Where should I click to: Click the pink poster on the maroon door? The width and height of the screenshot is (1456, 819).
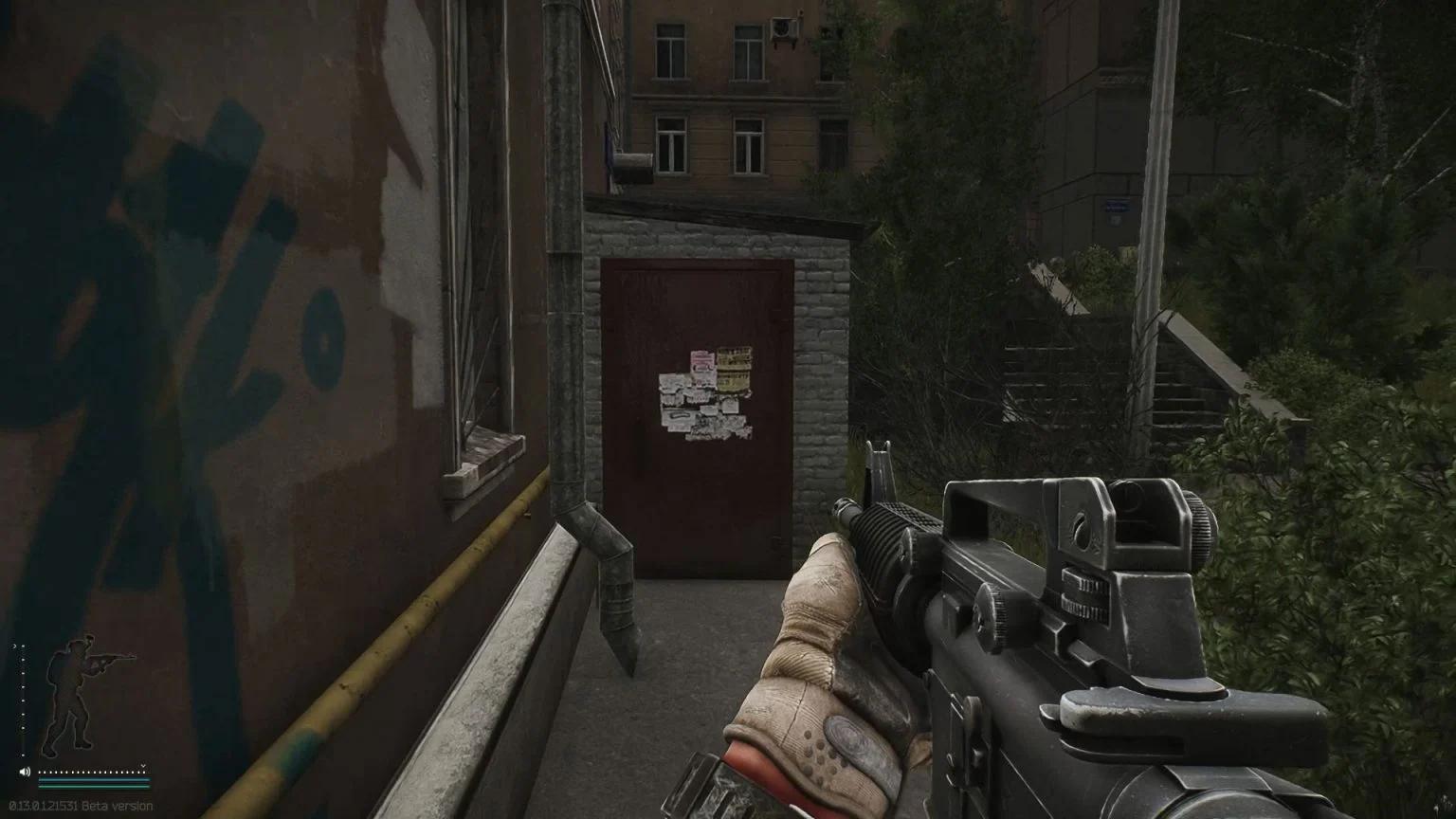(703, 360)
